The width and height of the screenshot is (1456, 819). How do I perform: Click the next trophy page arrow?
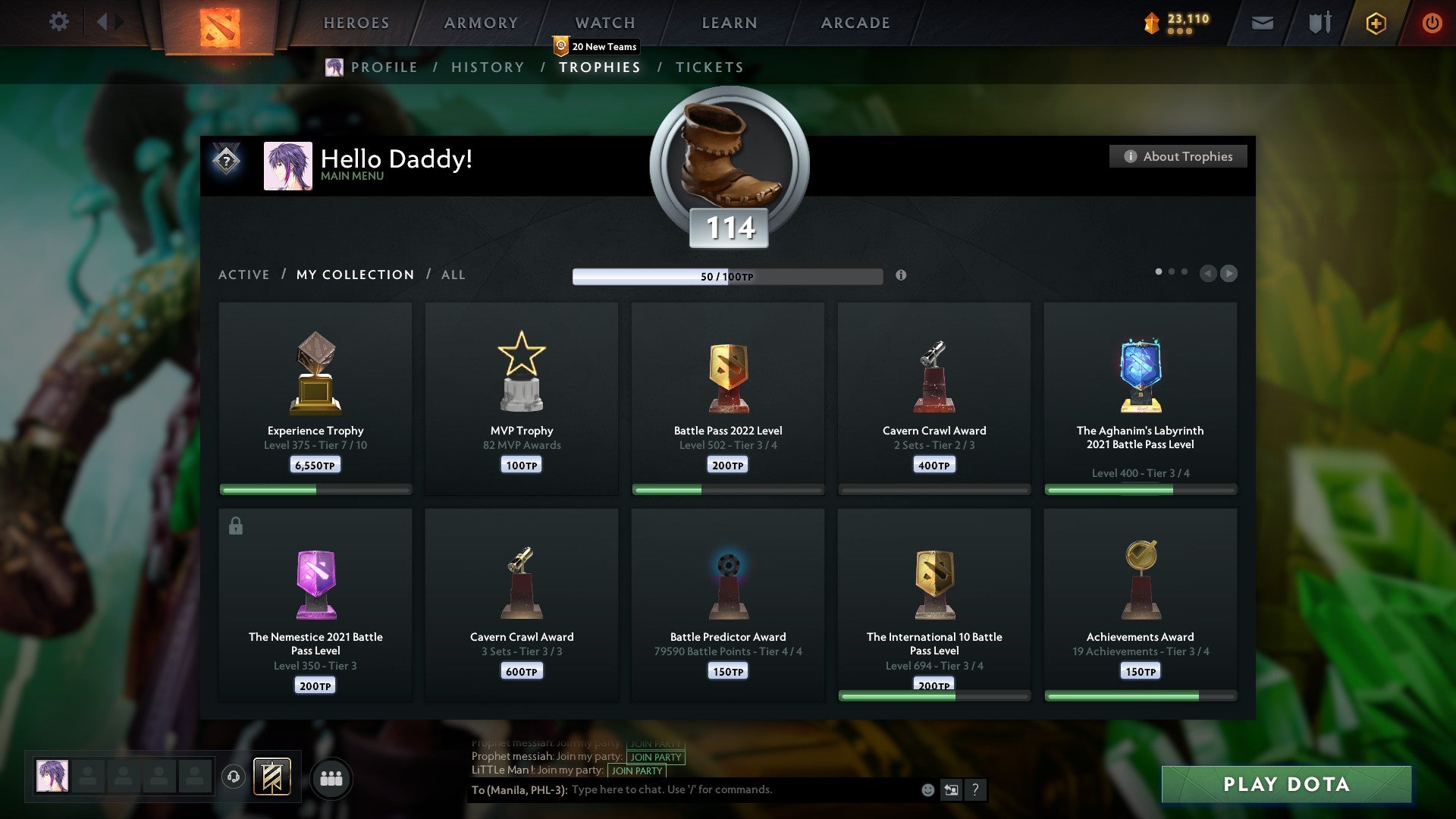pos(1228,274)
